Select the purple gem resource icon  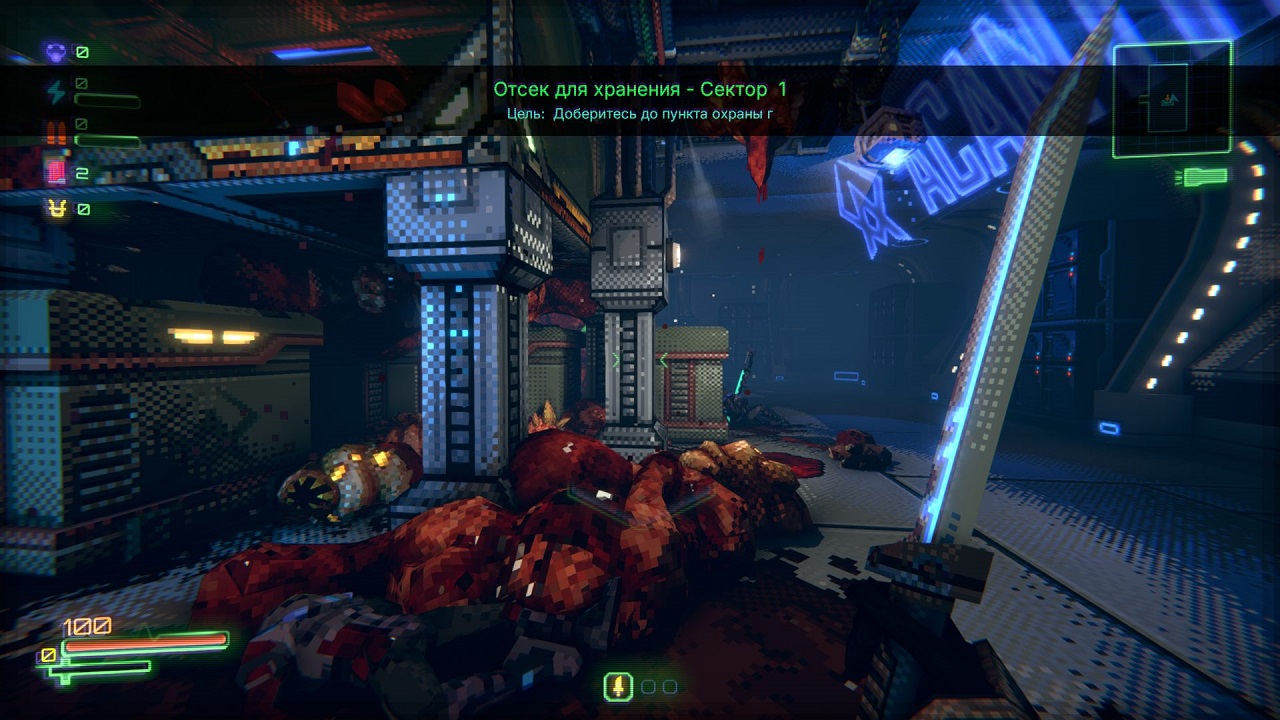(x=55, y=50)
